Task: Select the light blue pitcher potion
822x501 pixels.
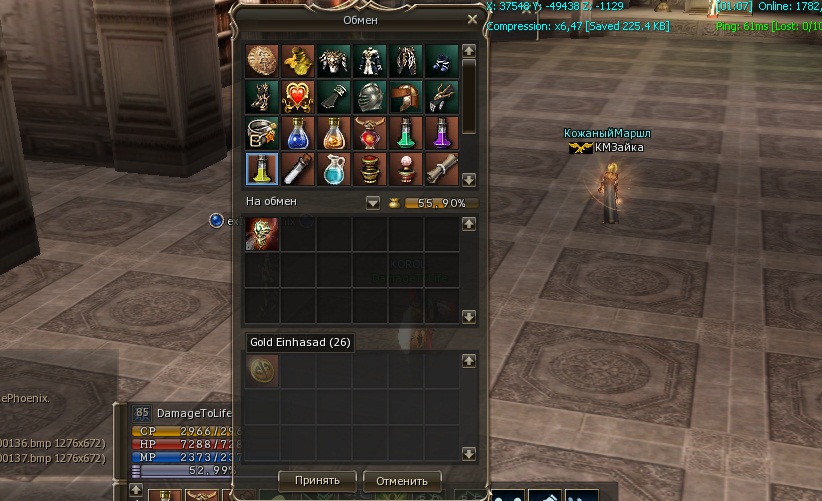Action: point(334,168)
